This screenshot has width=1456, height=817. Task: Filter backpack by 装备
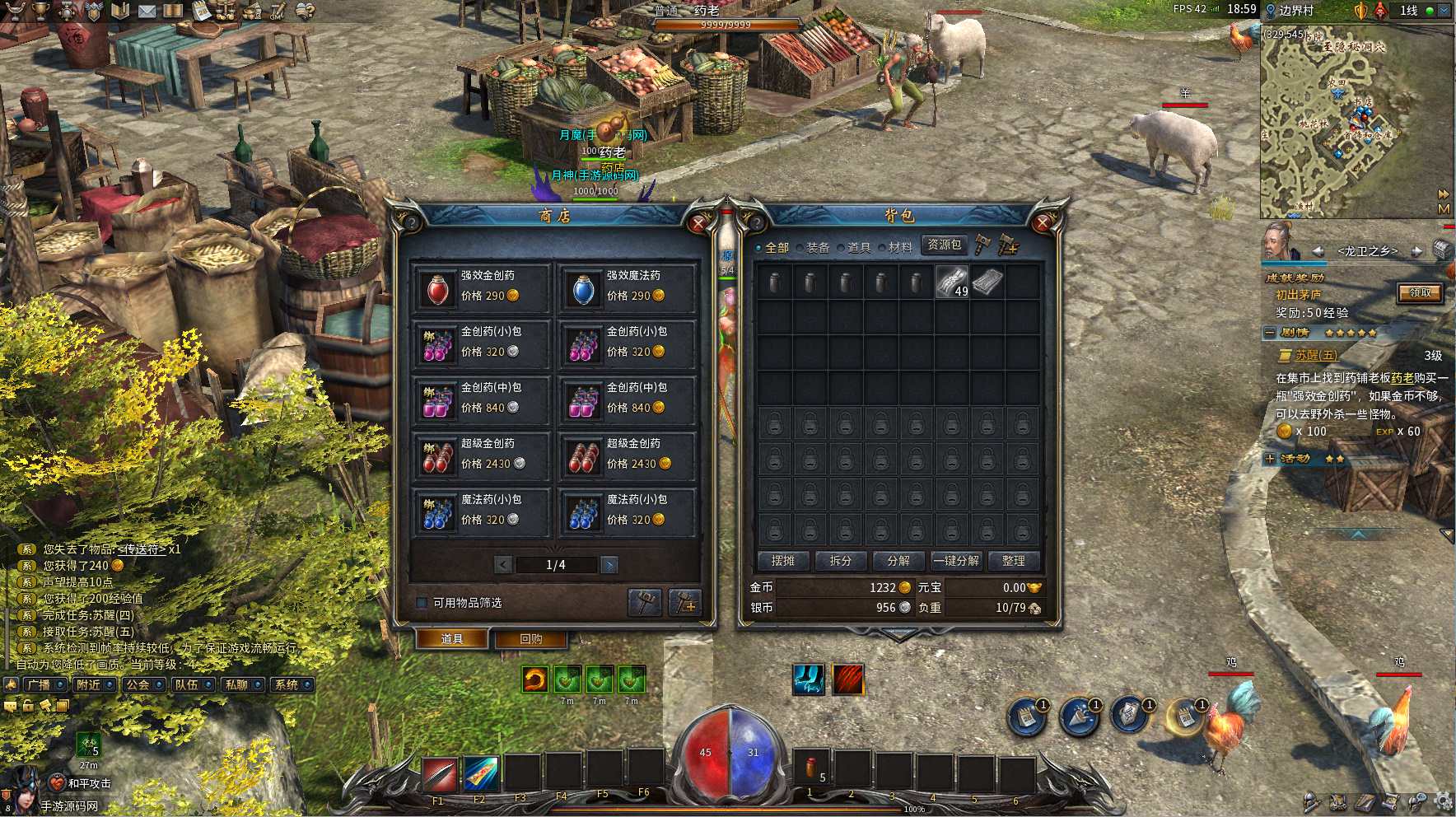point(812,247)
